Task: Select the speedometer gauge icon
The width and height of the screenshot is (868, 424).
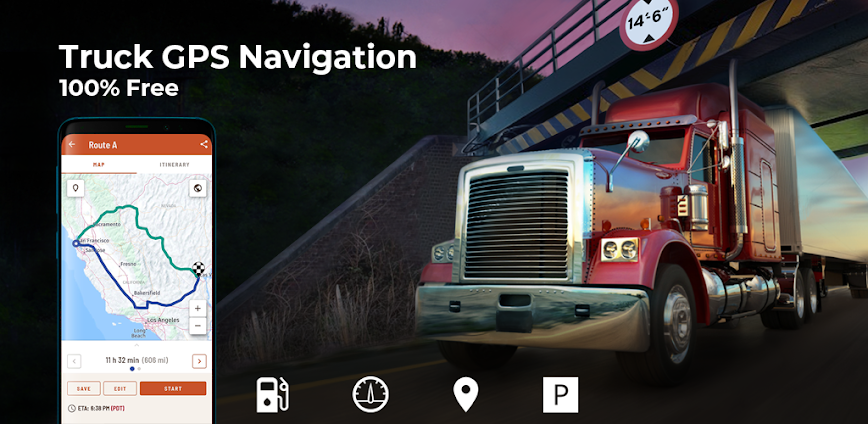Action: pos(369,394)
